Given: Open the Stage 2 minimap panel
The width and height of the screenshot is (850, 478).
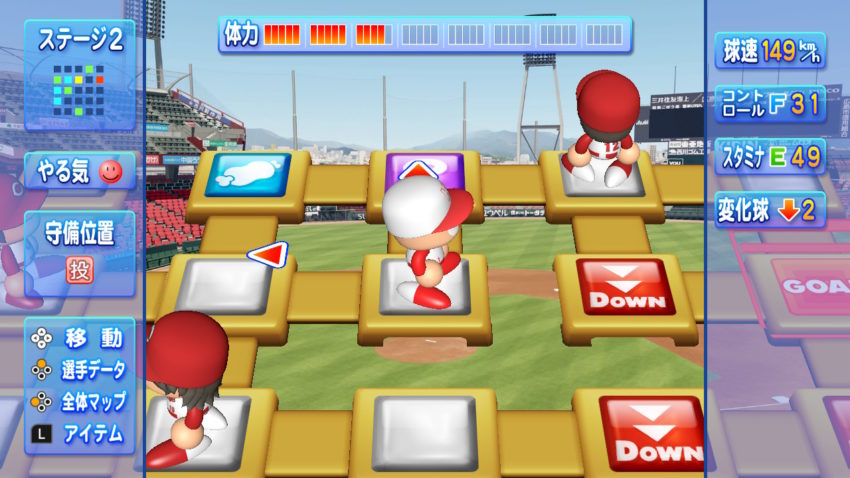Looking at the screenshot, I should [80, 75].
